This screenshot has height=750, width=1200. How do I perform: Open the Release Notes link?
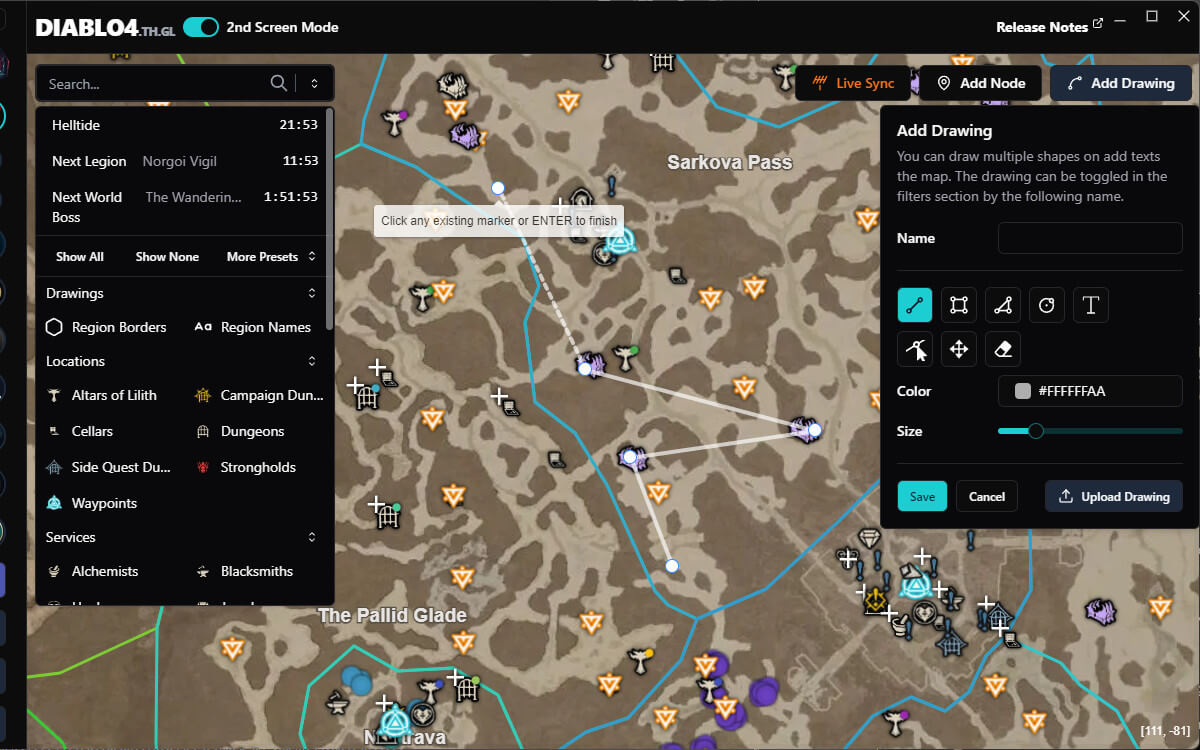point(1049,27)
